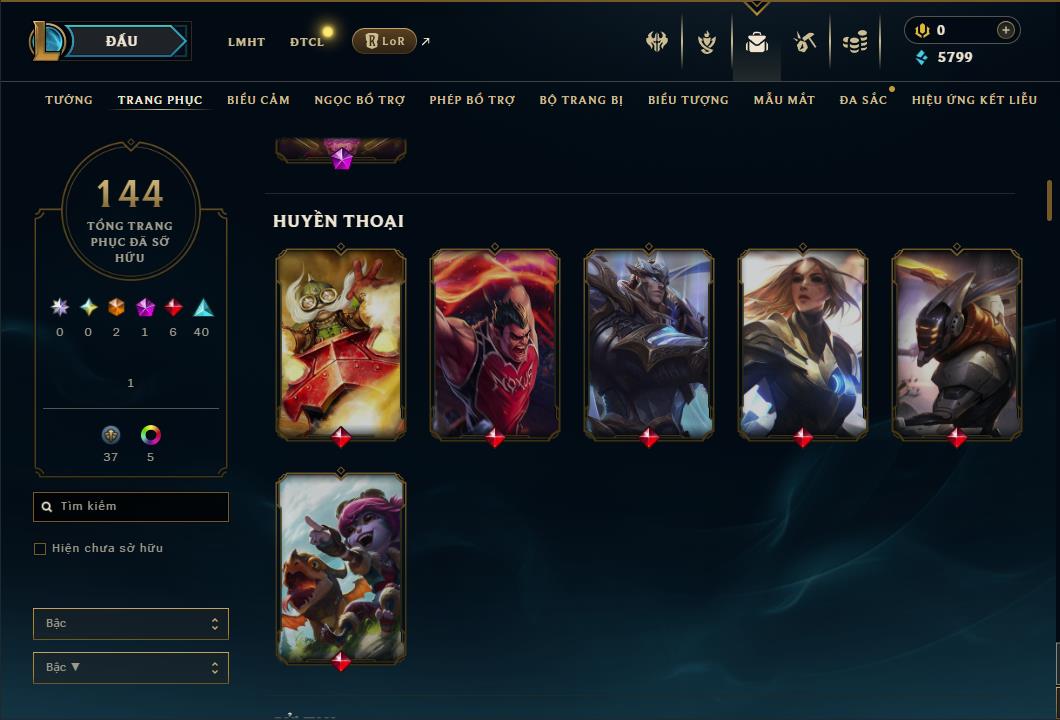Screen dimensions: 1060x720
Task: Open the stacked coins store icon
Action: (x=854, y=42)
